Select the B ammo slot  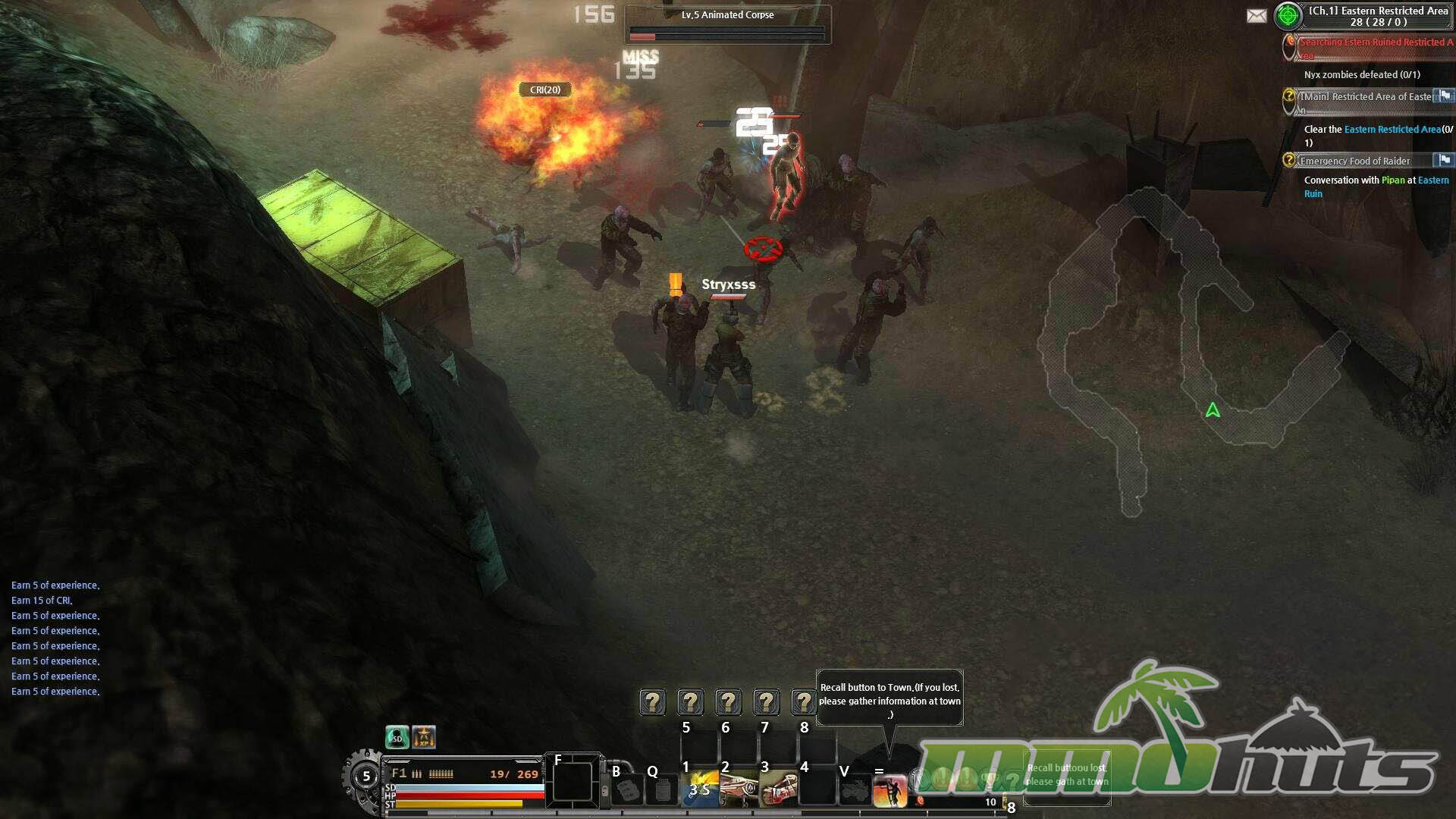[627, 790]
